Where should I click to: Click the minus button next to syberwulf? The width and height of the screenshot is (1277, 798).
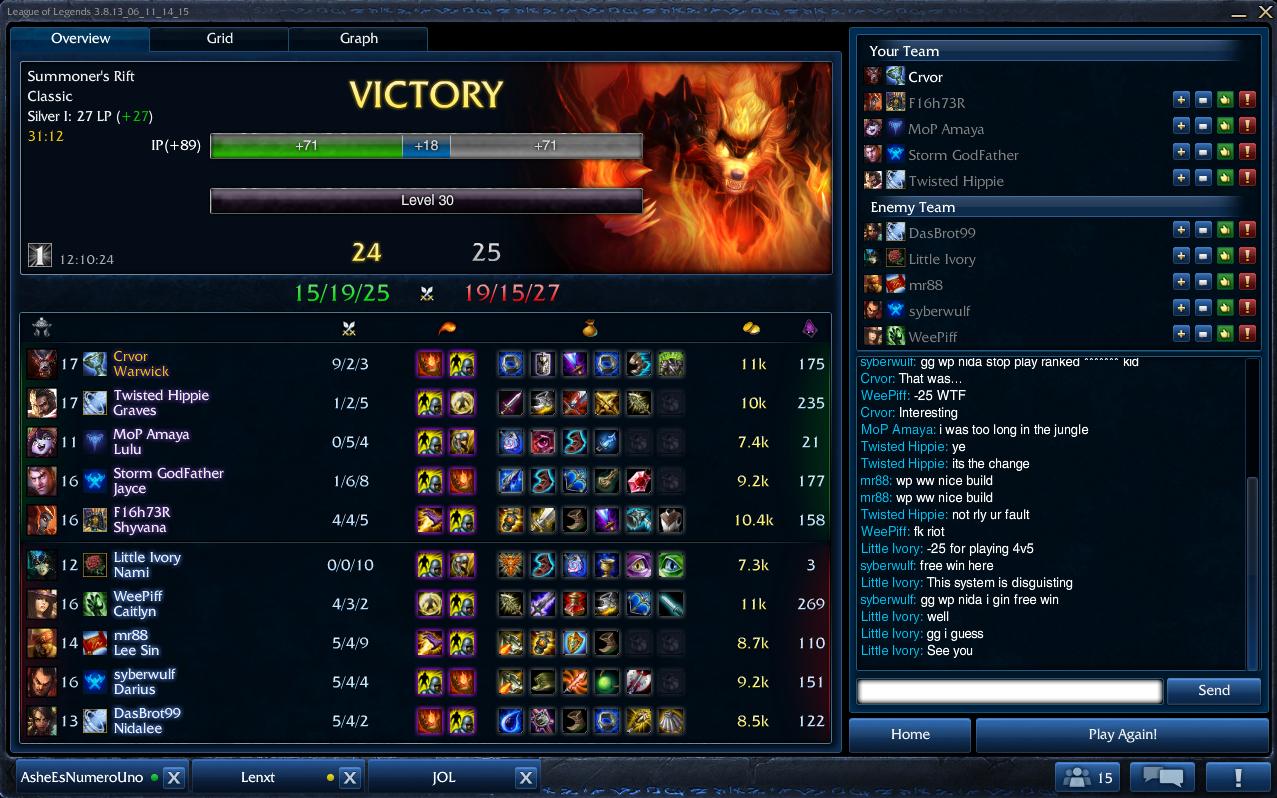1203,310
